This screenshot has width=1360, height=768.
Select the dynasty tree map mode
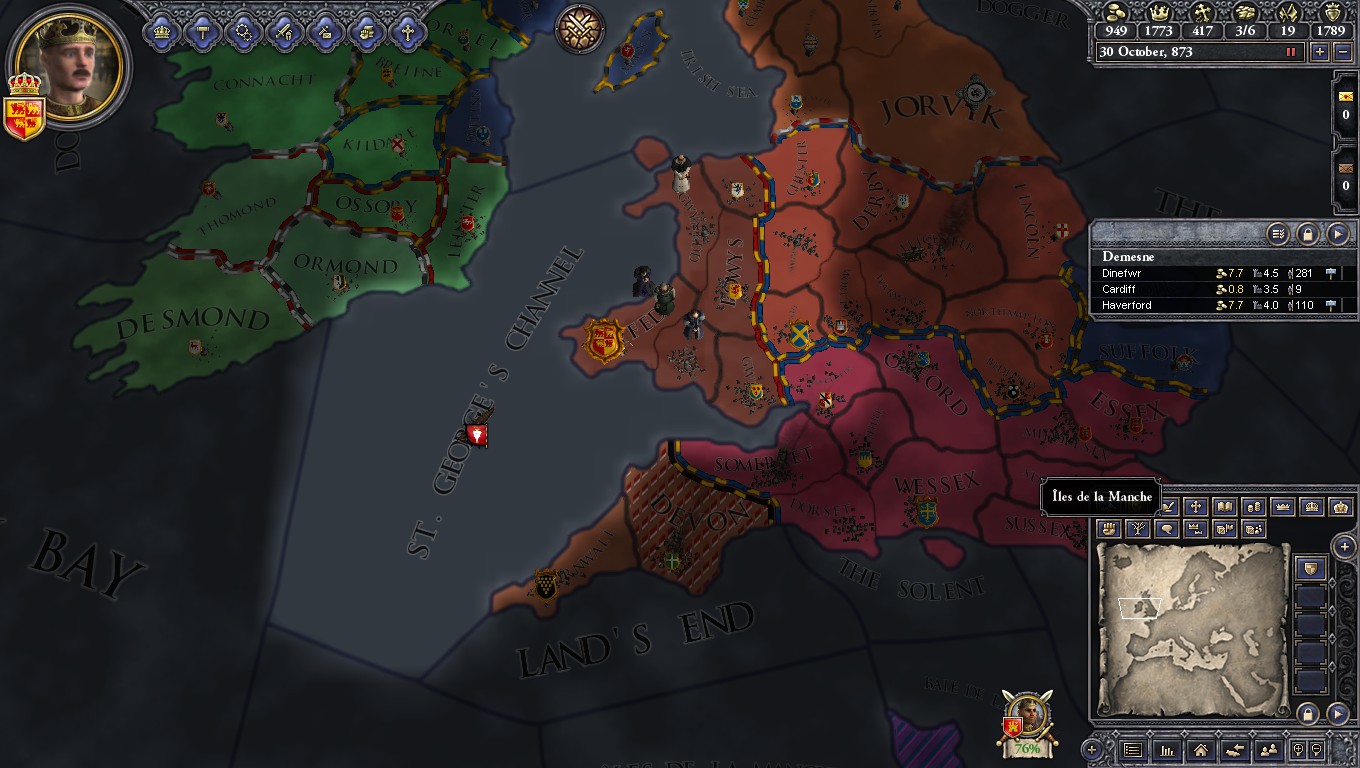click(1138, 528)
